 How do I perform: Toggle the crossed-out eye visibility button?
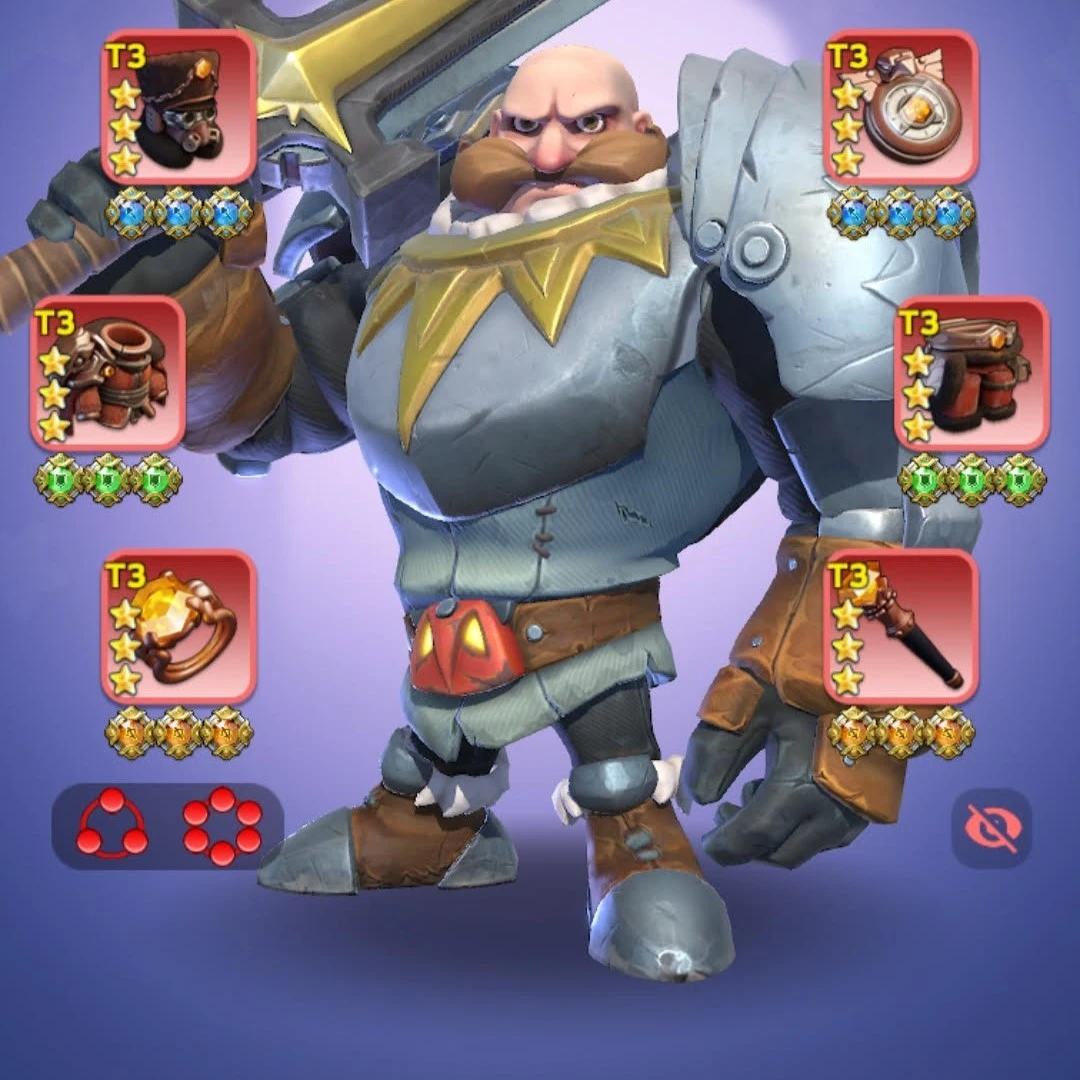(x=991, y=828)
